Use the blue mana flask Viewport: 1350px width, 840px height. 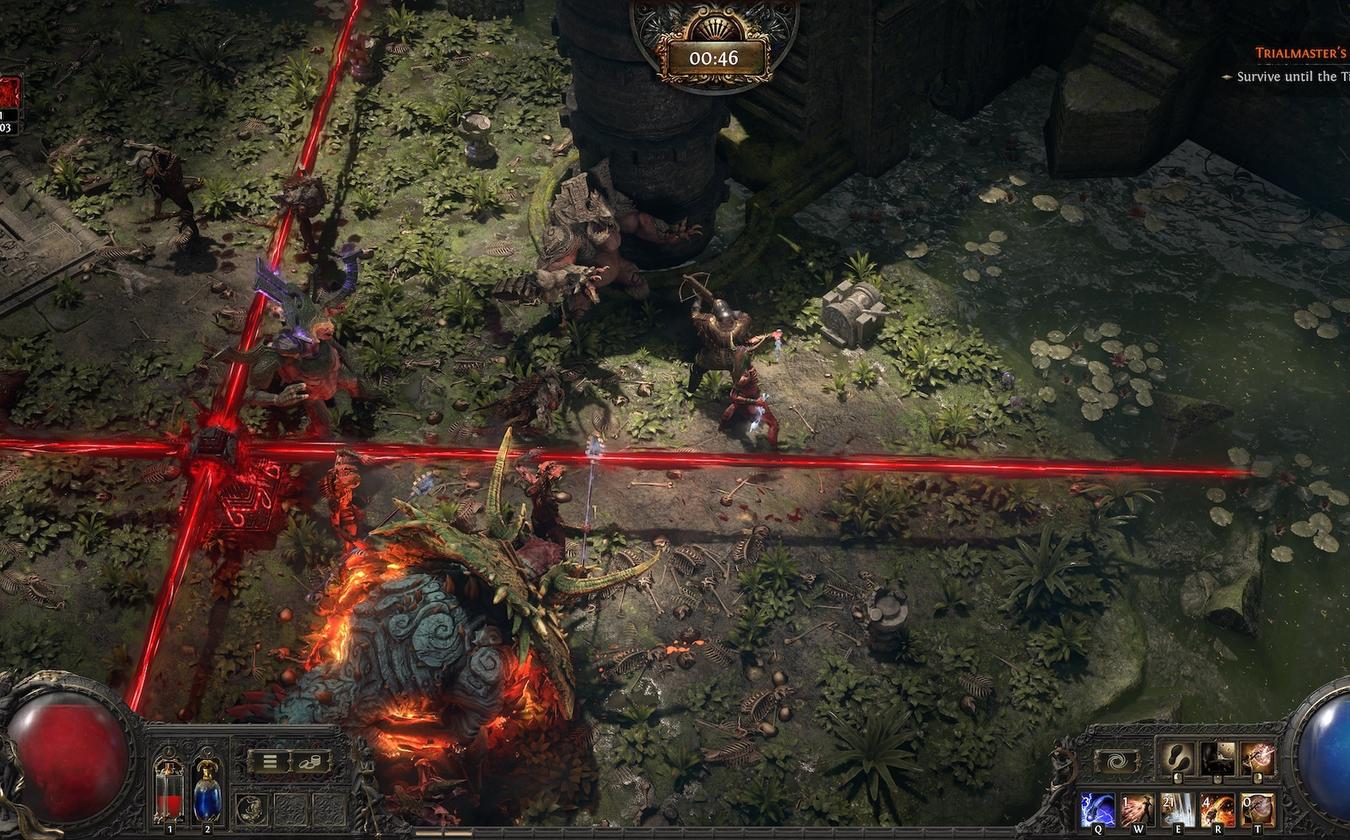[206, 790]
